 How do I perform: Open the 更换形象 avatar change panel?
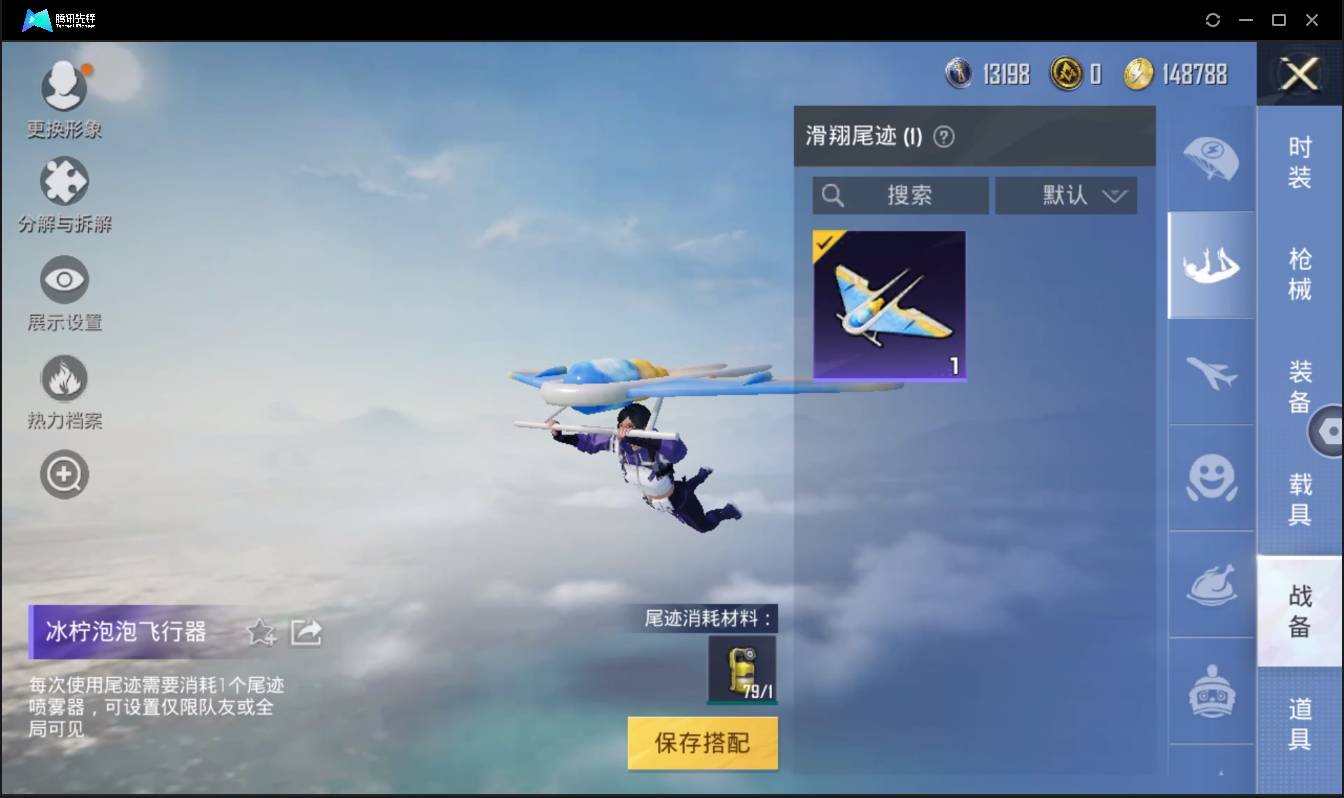point(64,85)
